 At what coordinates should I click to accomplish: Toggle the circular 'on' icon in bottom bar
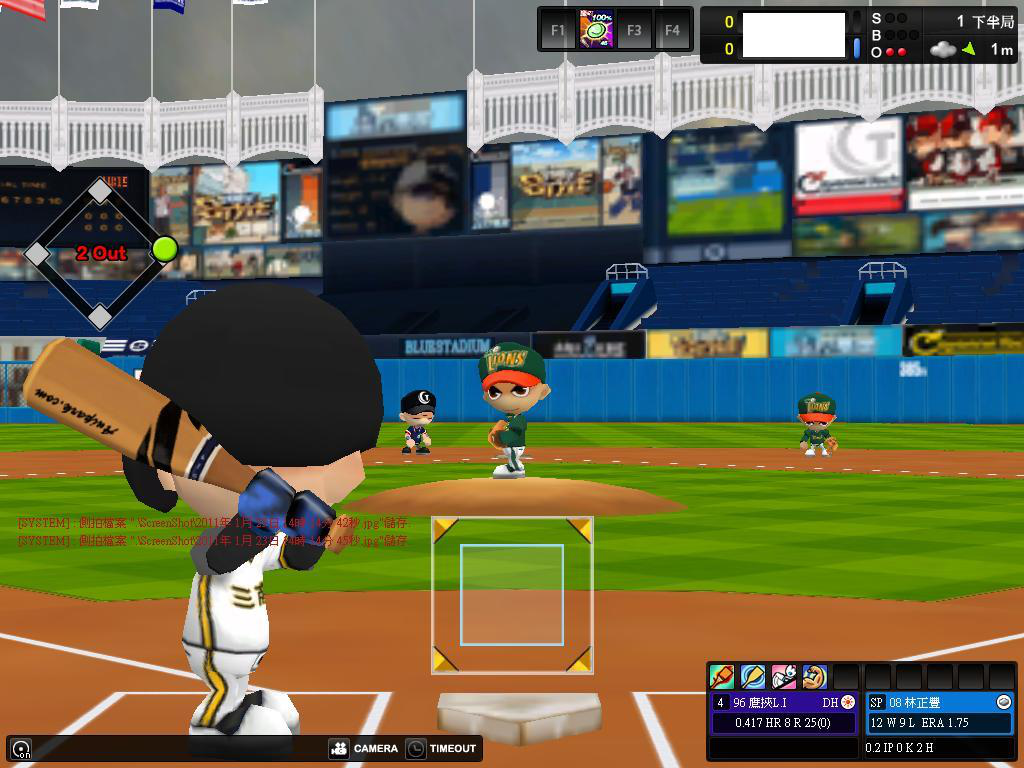point(21,748)
